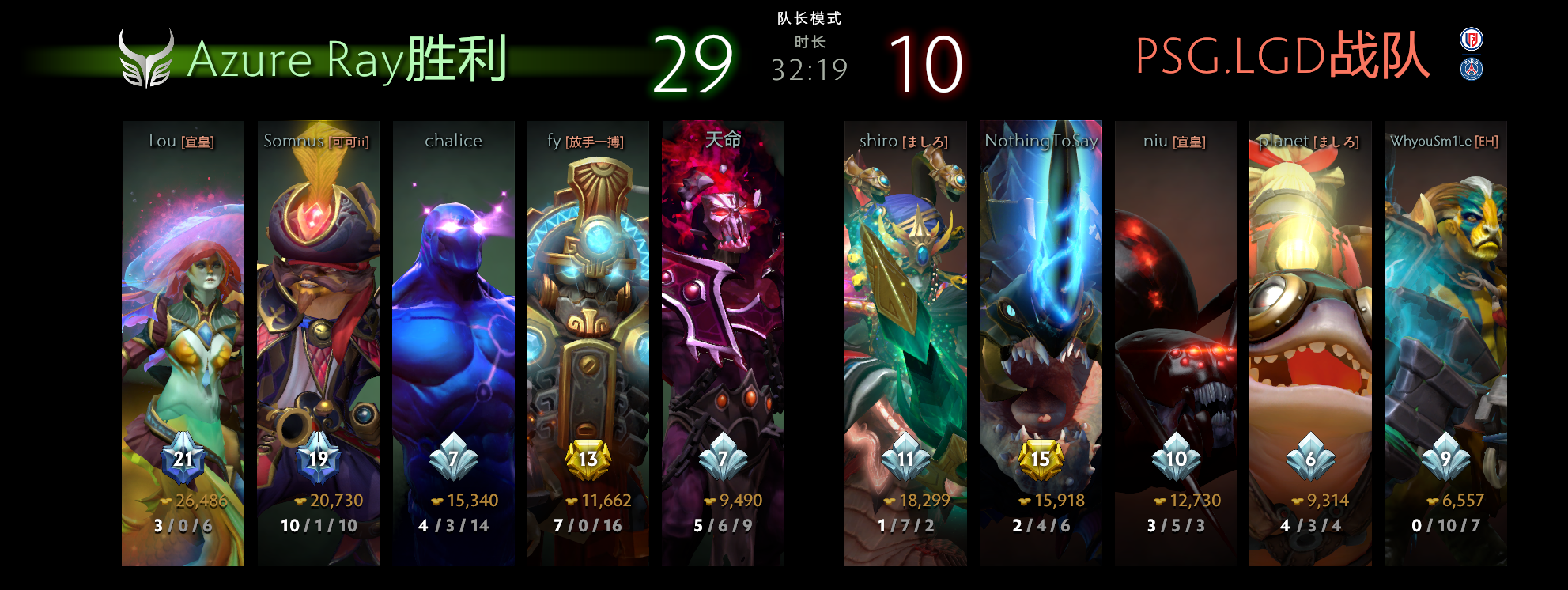
Task: Select the PSG.LGD战队 team name tab
Action: click(x=1281, y=54)
